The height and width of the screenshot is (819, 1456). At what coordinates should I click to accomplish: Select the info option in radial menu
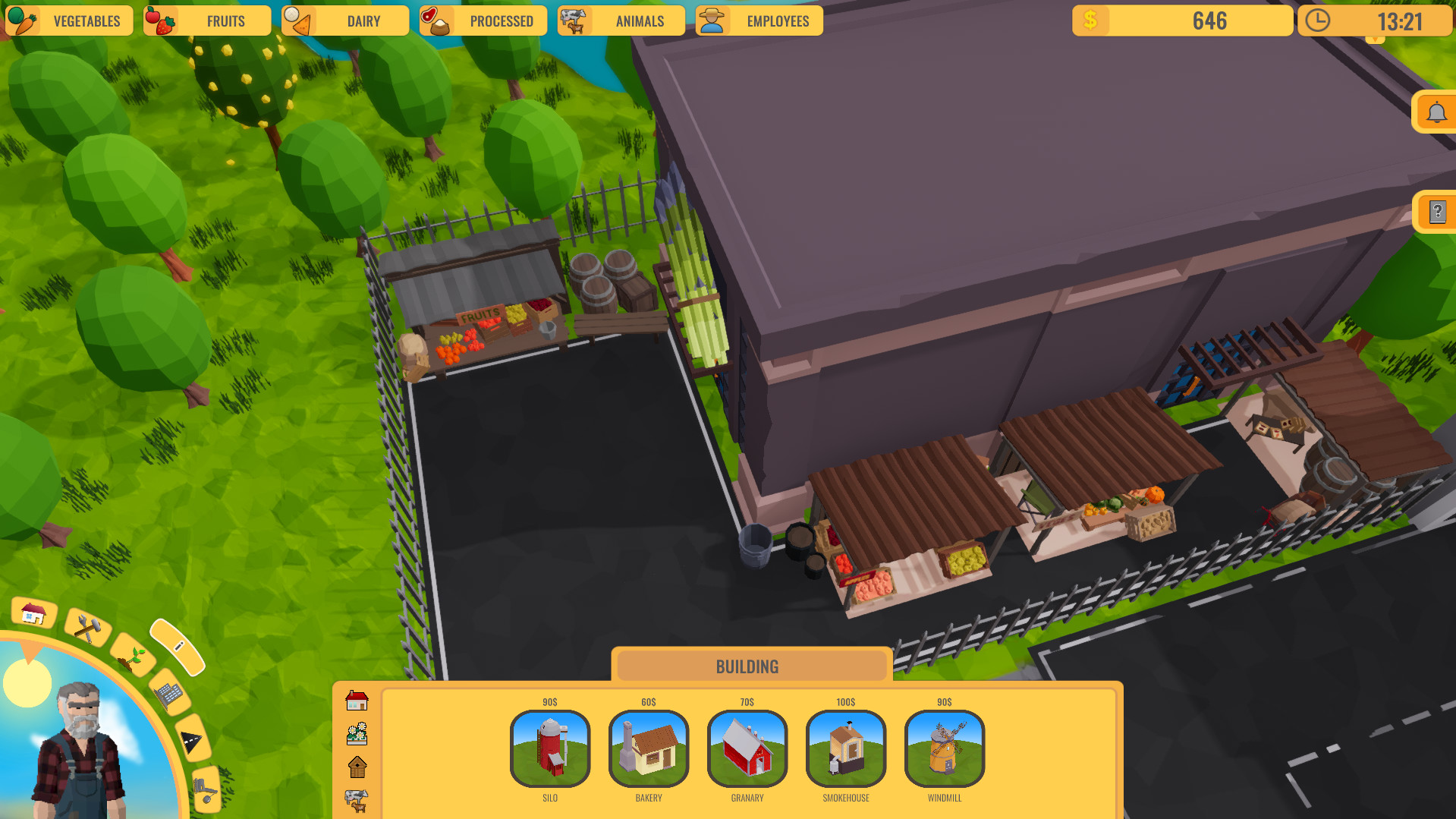180,645
